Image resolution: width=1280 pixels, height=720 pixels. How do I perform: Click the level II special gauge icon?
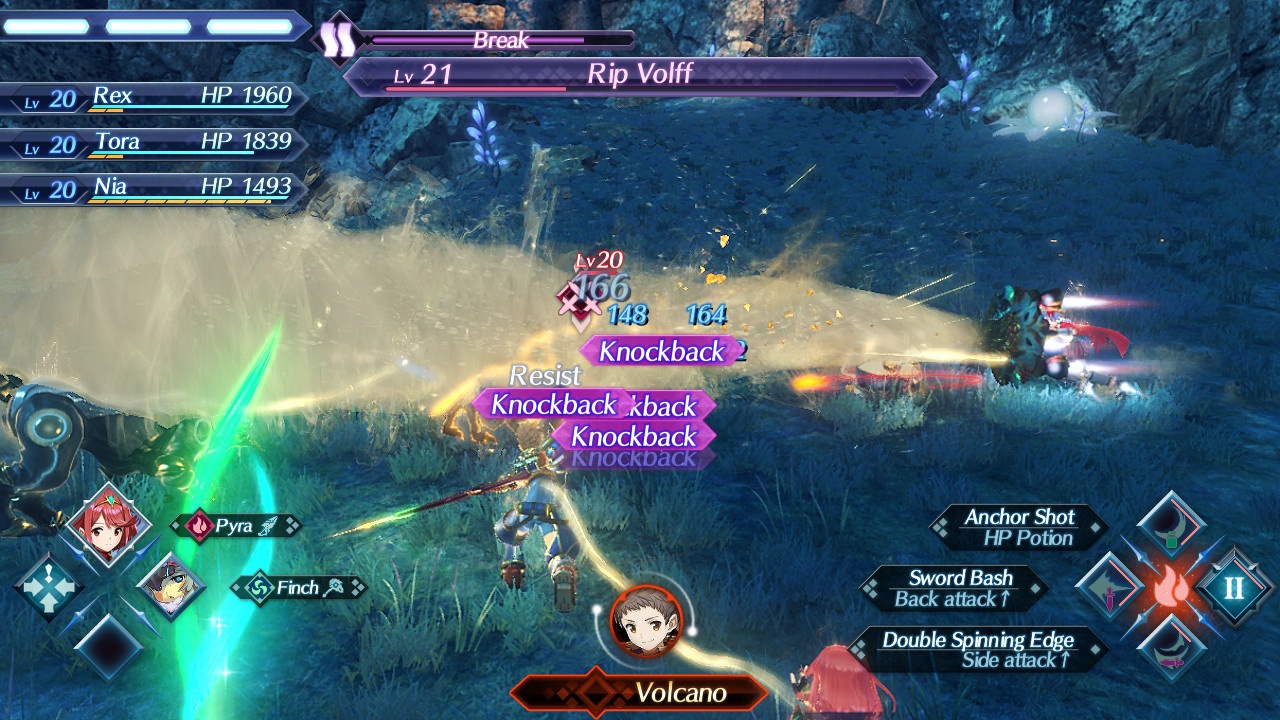point(1233,587)
